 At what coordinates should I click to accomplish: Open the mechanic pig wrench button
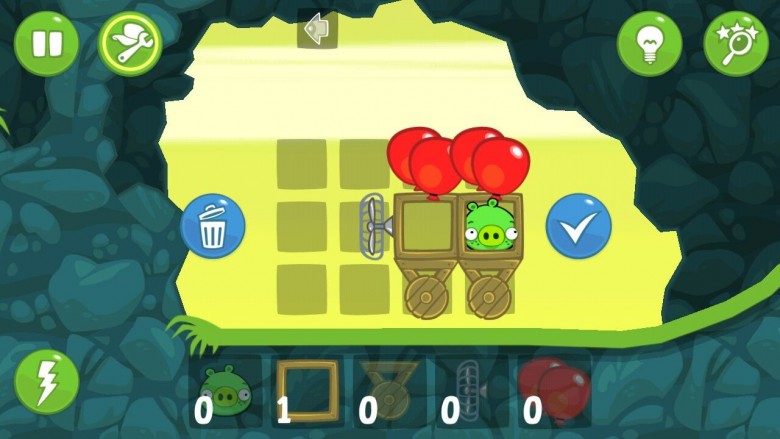(x=130, y=43)
